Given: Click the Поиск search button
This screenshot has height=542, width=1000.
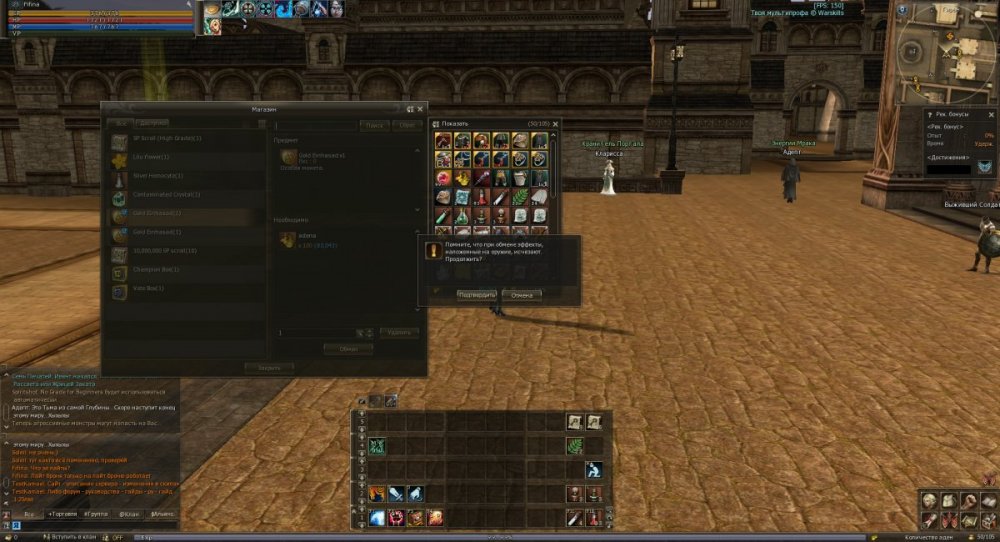Looking at the screenshot, I should [x=374, y=126].
